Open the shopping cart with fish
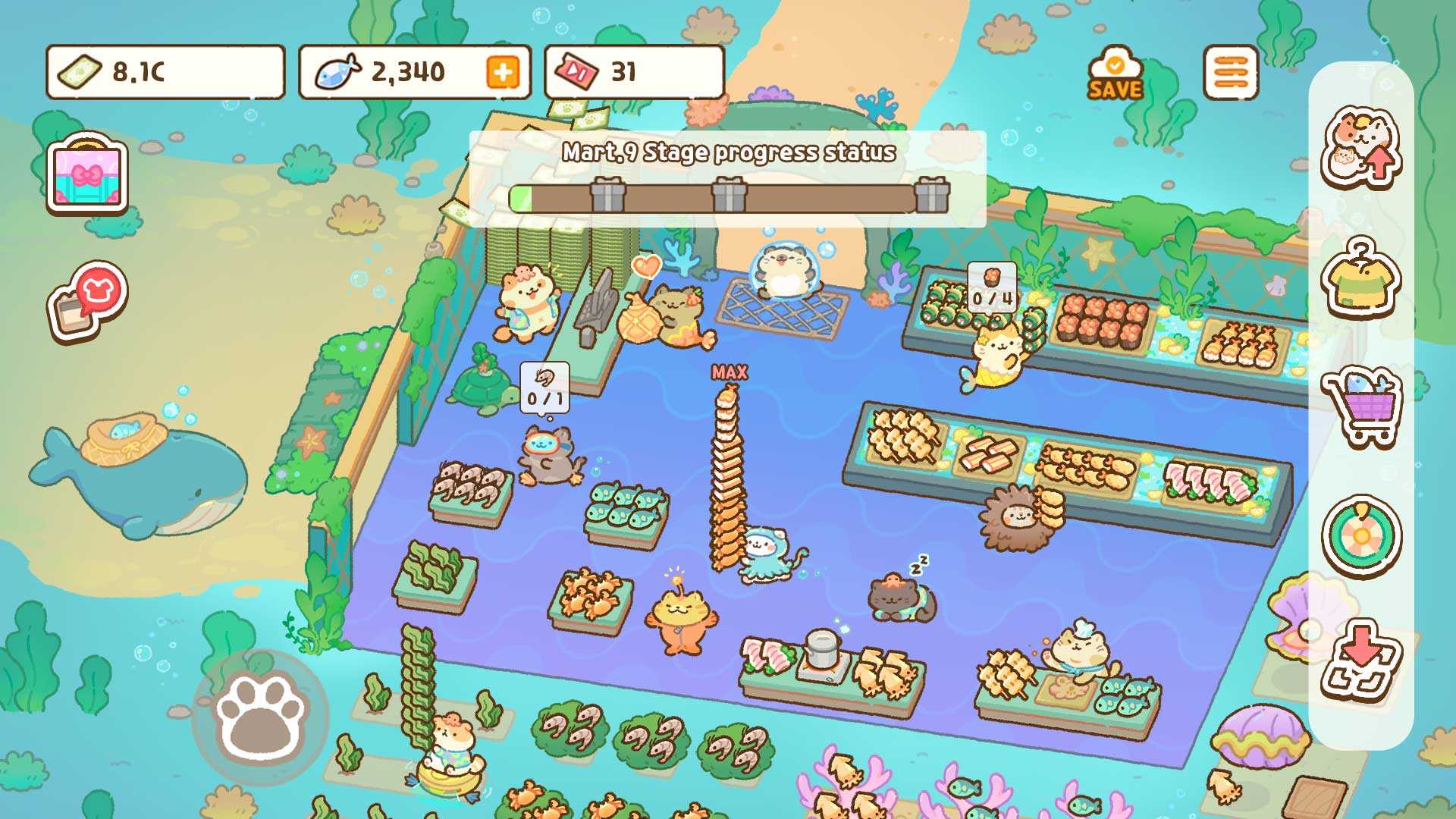Image resolution: width=1456 pixels, height=819 pixels. tap(1360, 406)
